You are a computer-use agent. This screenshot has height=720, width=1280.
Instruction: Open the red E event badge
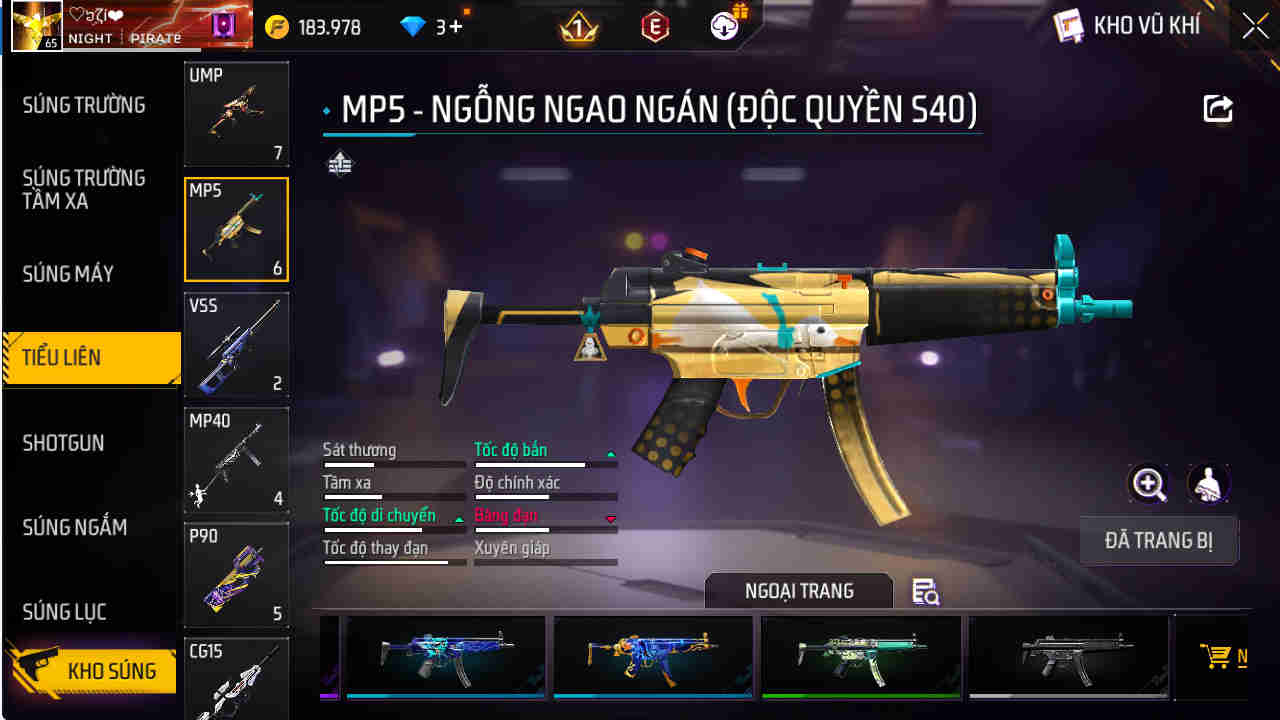(652, 26)
